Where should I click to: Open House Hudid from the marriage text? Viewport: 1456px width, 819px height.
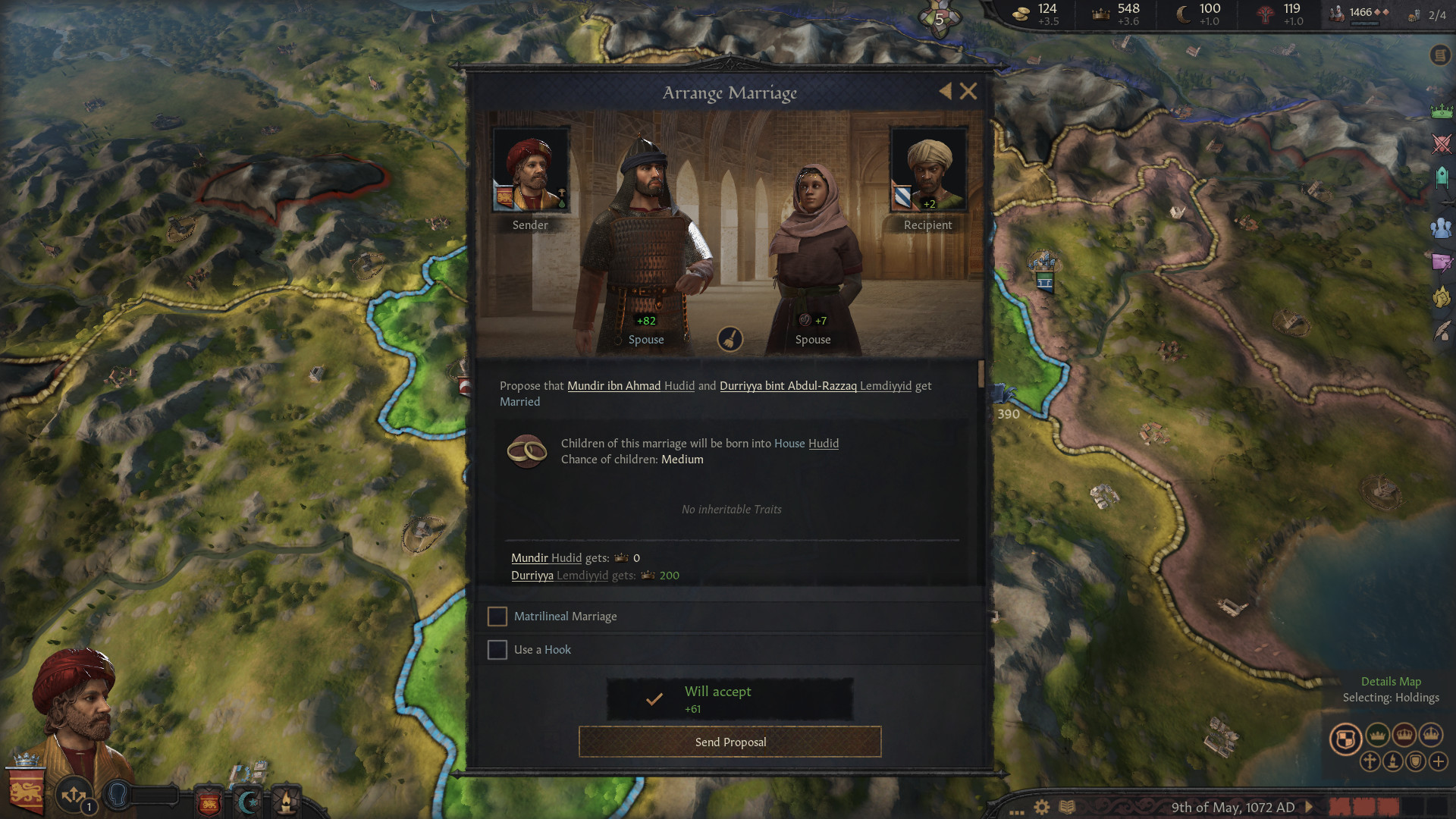824,444
